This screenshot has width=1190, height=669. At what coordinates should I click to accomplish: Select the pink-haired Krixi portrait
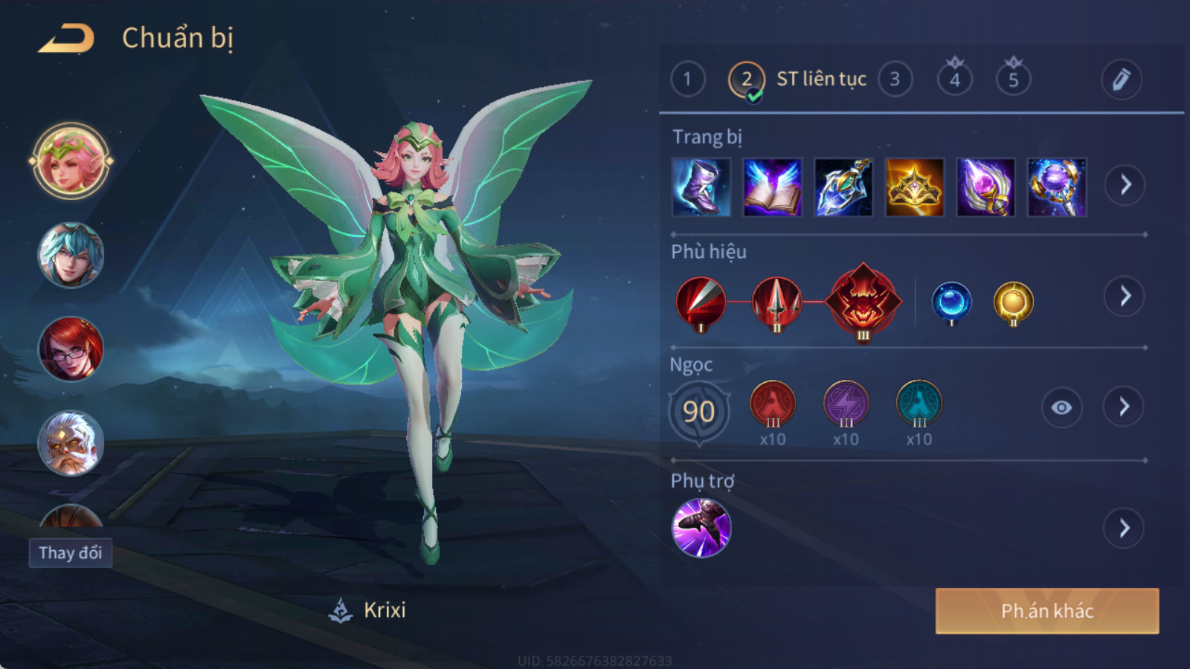[x=70, y=161]
